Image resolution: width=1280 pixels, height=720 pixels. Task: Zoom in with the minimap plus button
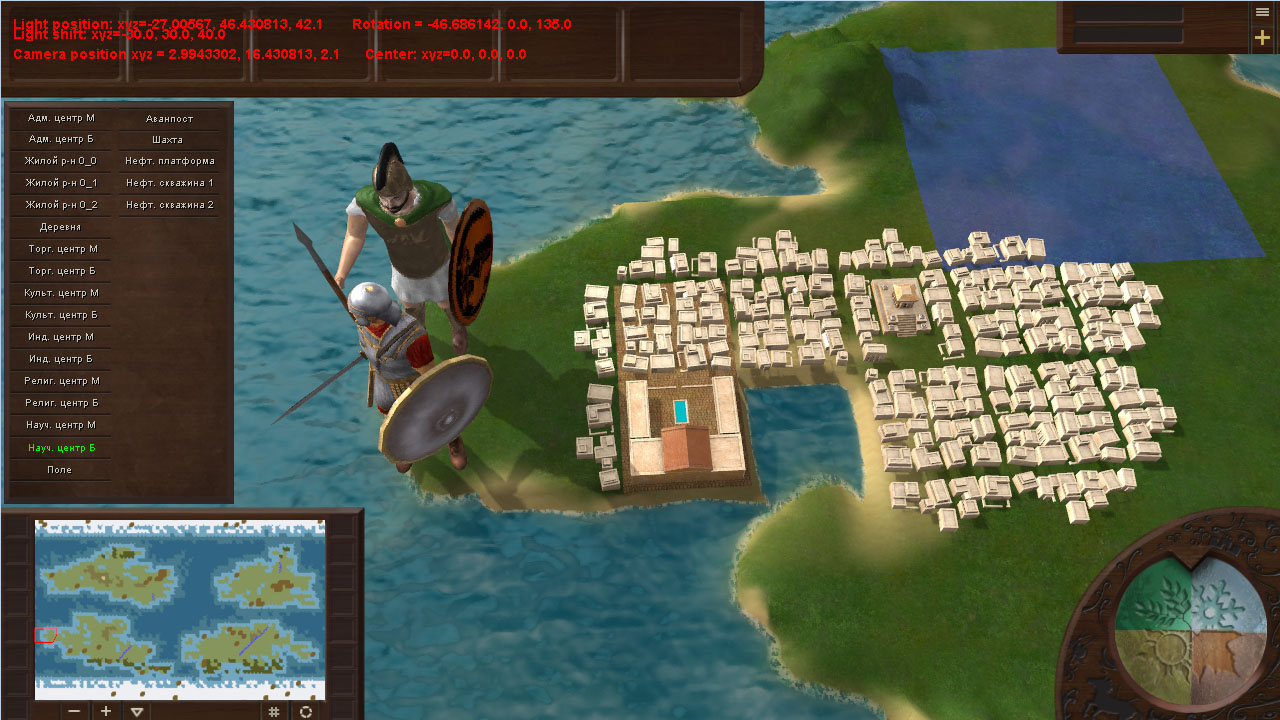(x=106, y=711)
